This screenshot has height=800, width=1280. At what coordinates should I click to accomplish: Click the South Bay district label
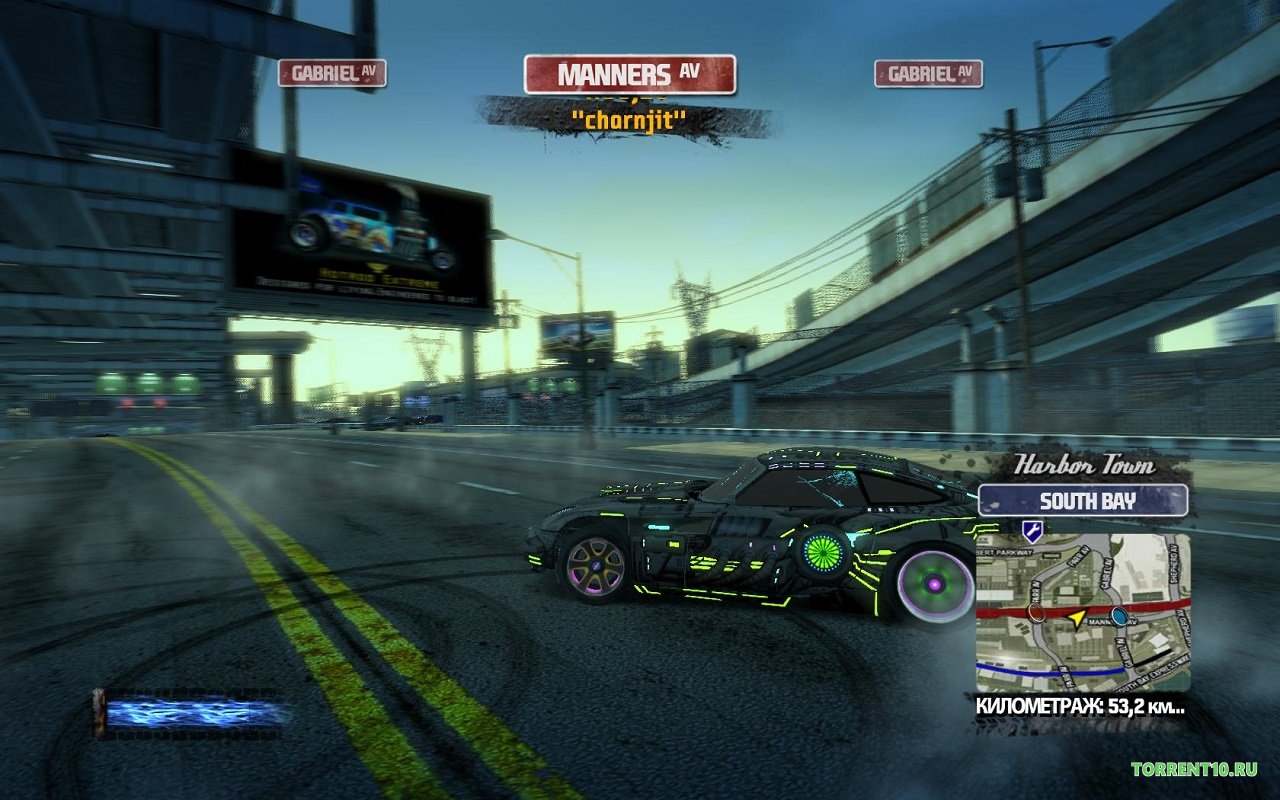1083,501
